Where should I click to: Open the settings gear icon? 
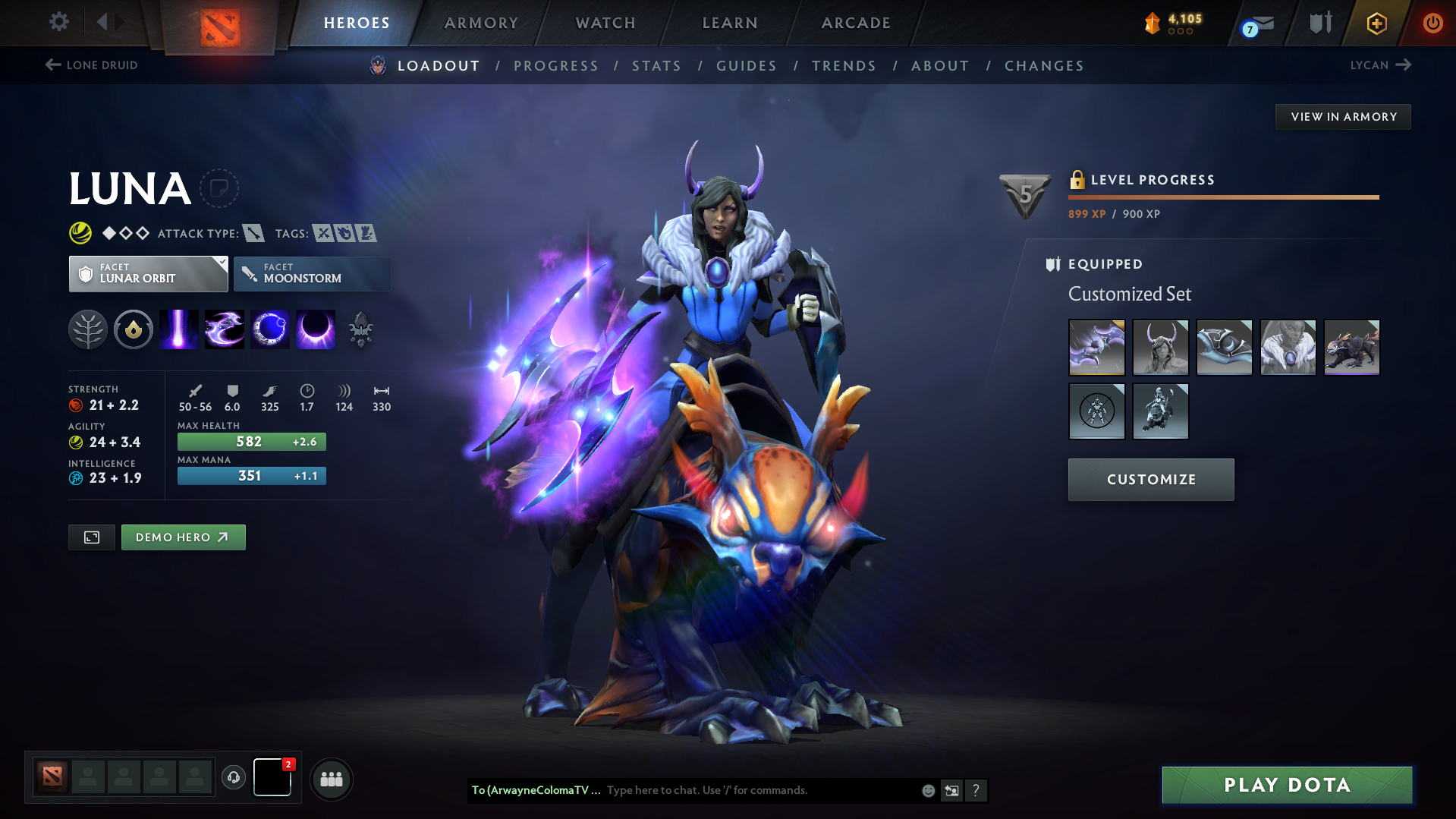(x=58, y=22)
